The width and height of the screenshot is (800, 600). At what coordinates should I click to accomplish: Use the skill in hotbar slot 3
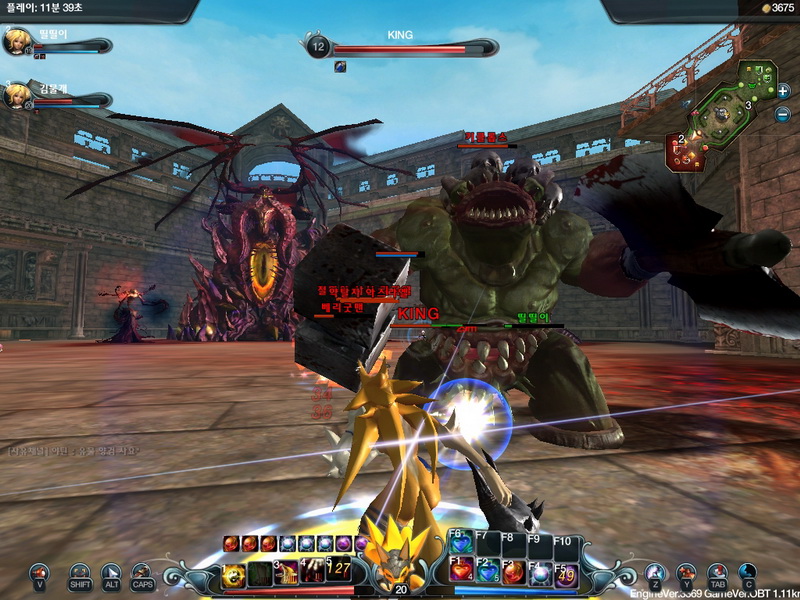[x=287, y=573]
